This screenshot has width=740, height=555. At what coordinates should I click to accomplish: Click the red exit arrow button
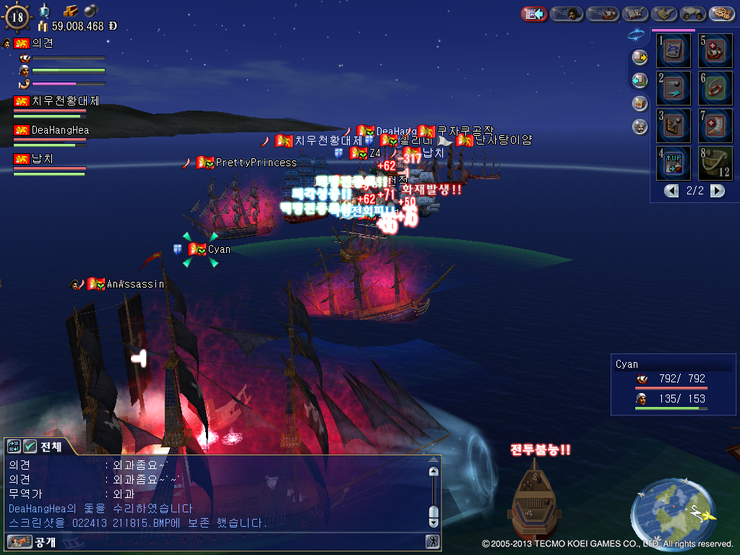534,14
